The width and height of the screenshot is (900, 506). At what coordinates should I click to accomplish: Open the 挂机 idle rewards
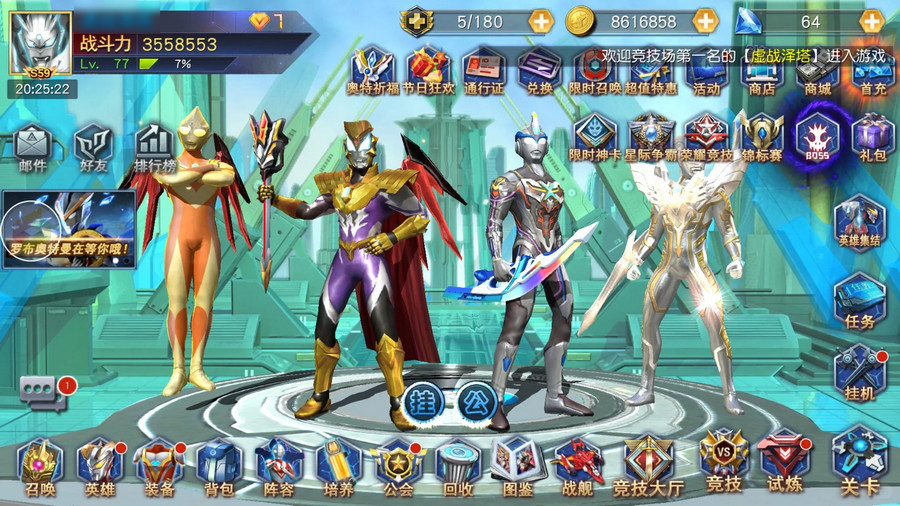coord(860,372)
